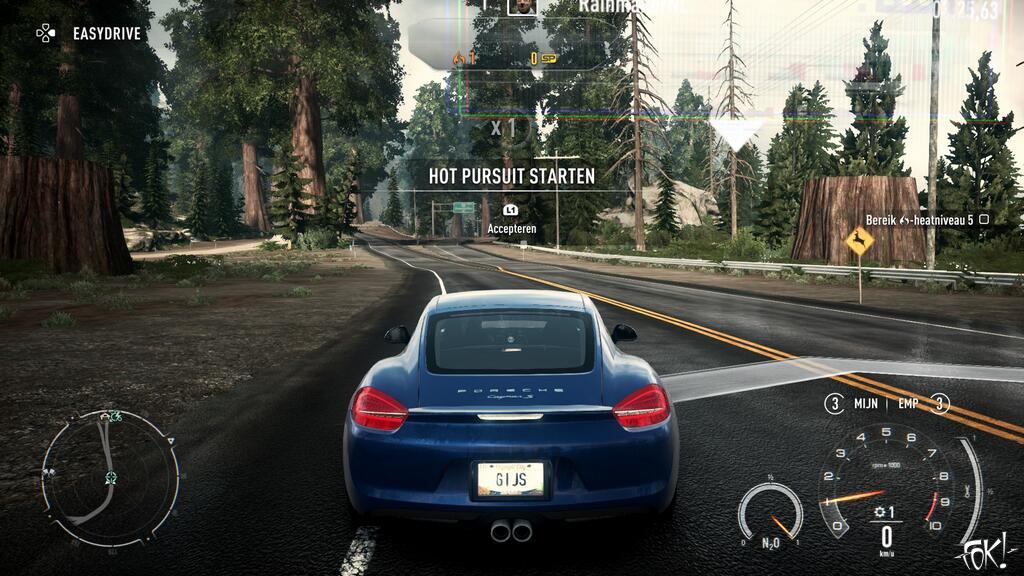Screen dimensions: 1024x576
Task: Activate the MIJN pursuit tech
Action: [x=855, y=404]
